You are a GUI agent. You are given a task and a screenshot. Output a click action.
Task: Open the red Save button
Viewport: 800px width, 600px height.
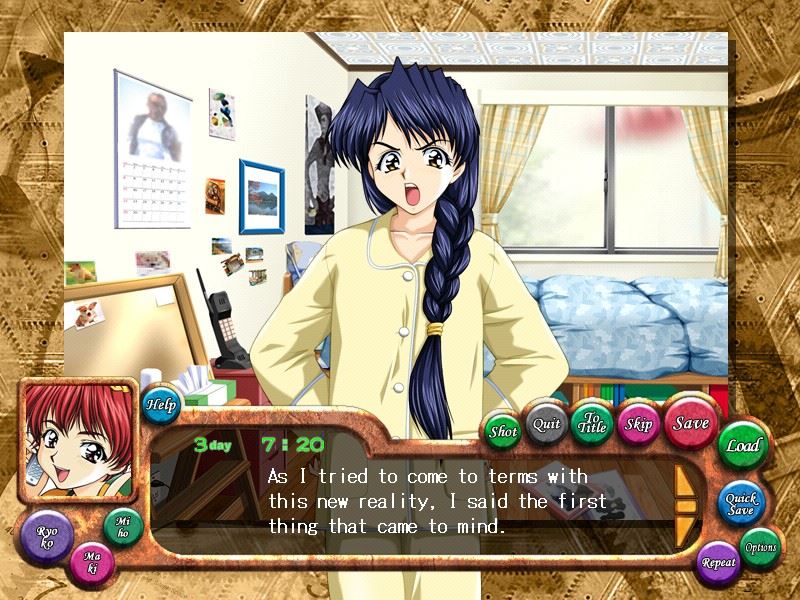(x=690, y=423)
